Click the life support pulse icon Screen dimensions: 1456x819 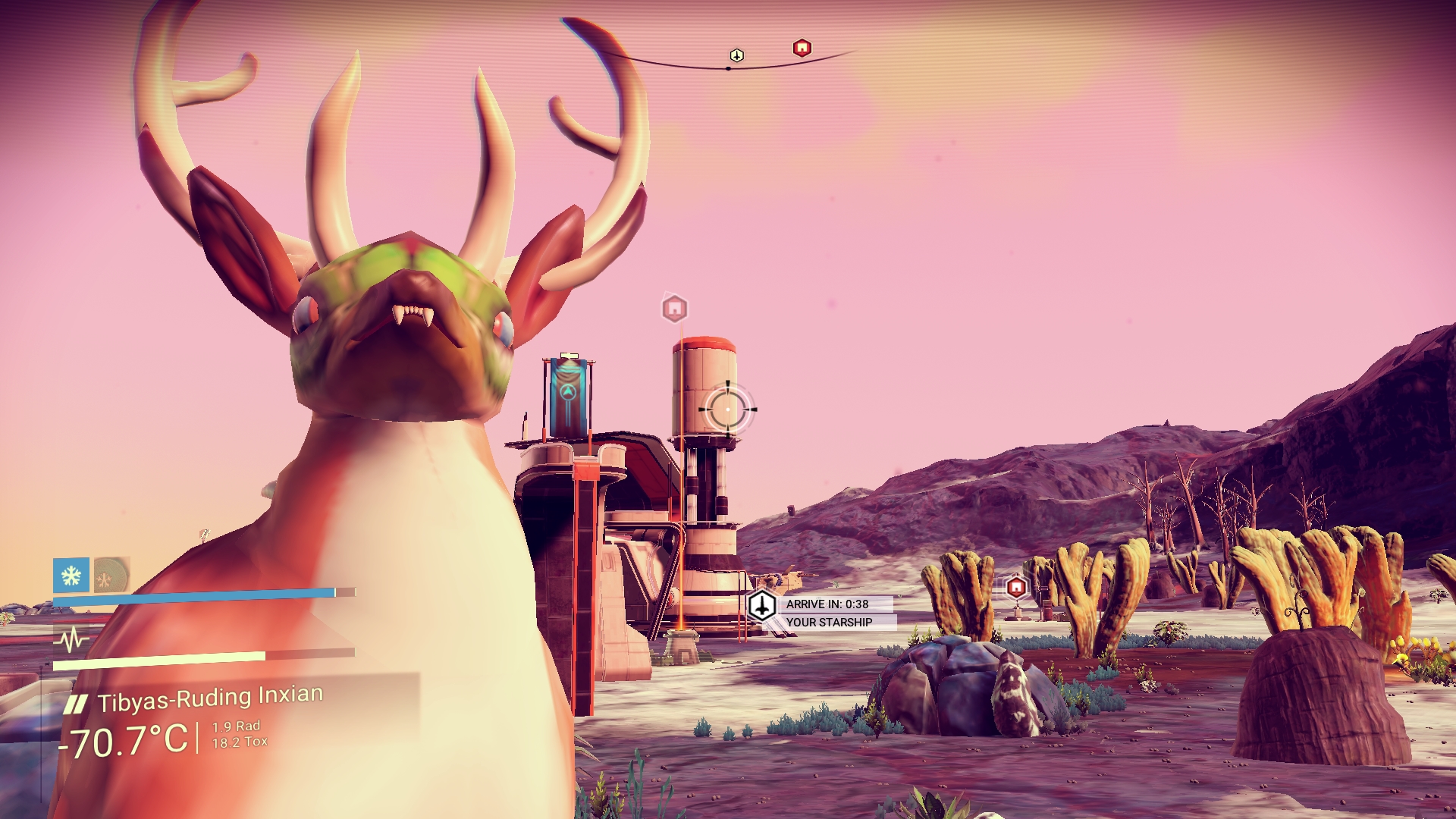(71, 640)
